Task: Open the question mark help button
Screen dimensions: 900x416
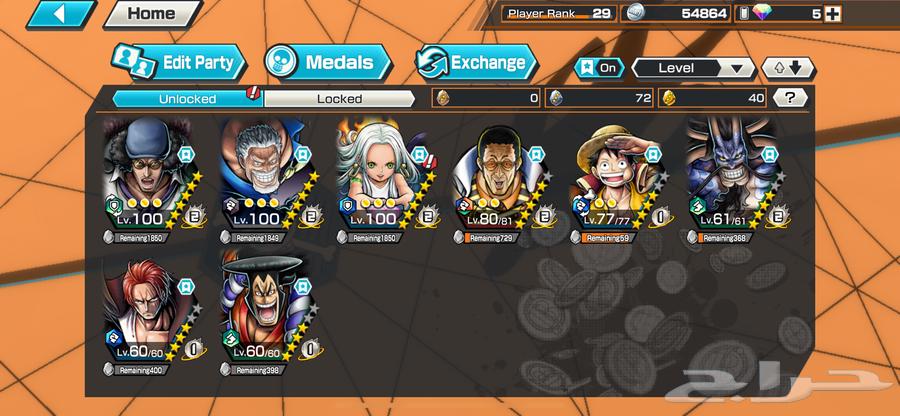Action: [791, 97]
